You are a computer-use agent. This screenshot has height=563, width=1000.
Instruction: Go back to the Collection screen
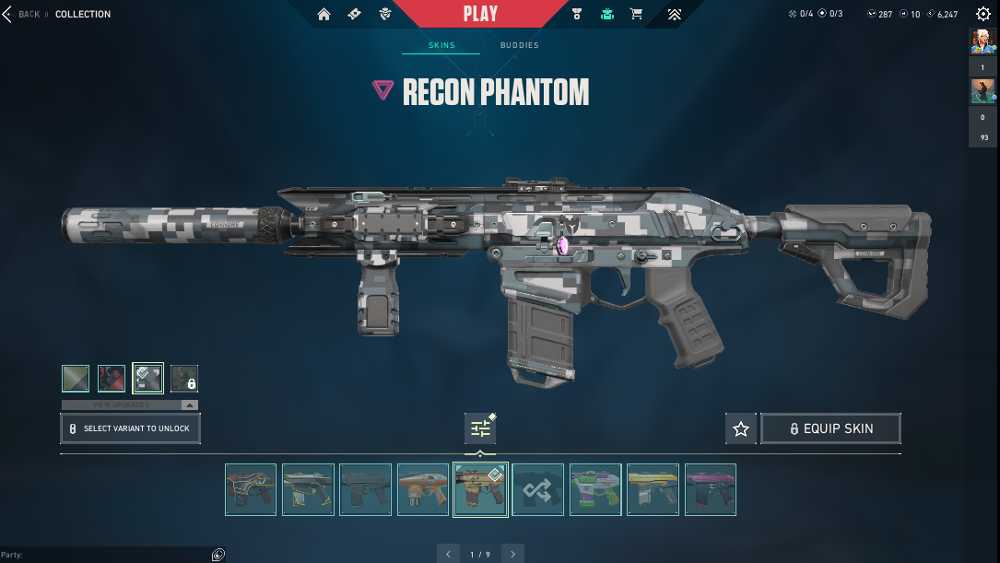click(x=20, y=14)
